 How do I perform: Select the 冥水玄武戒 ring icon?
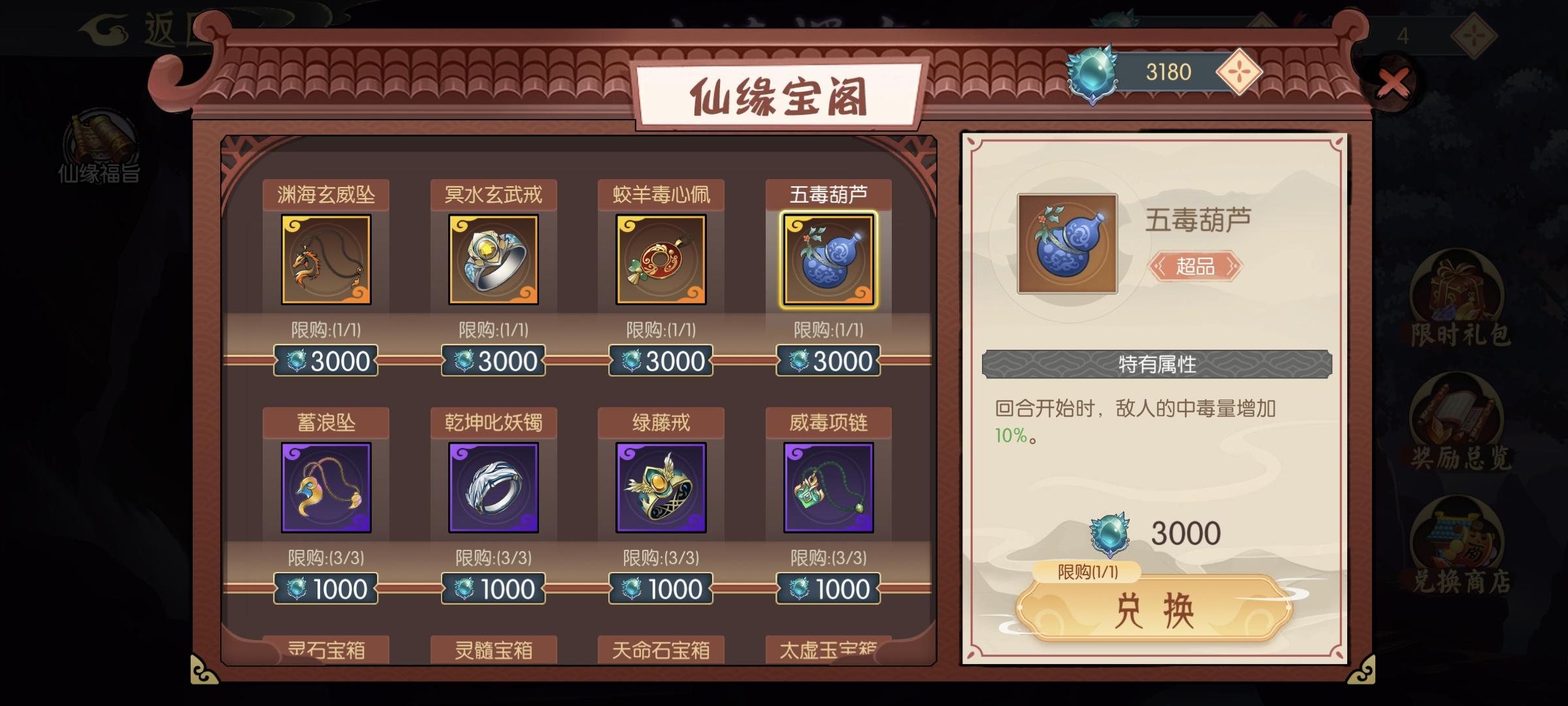pos(493,260)
